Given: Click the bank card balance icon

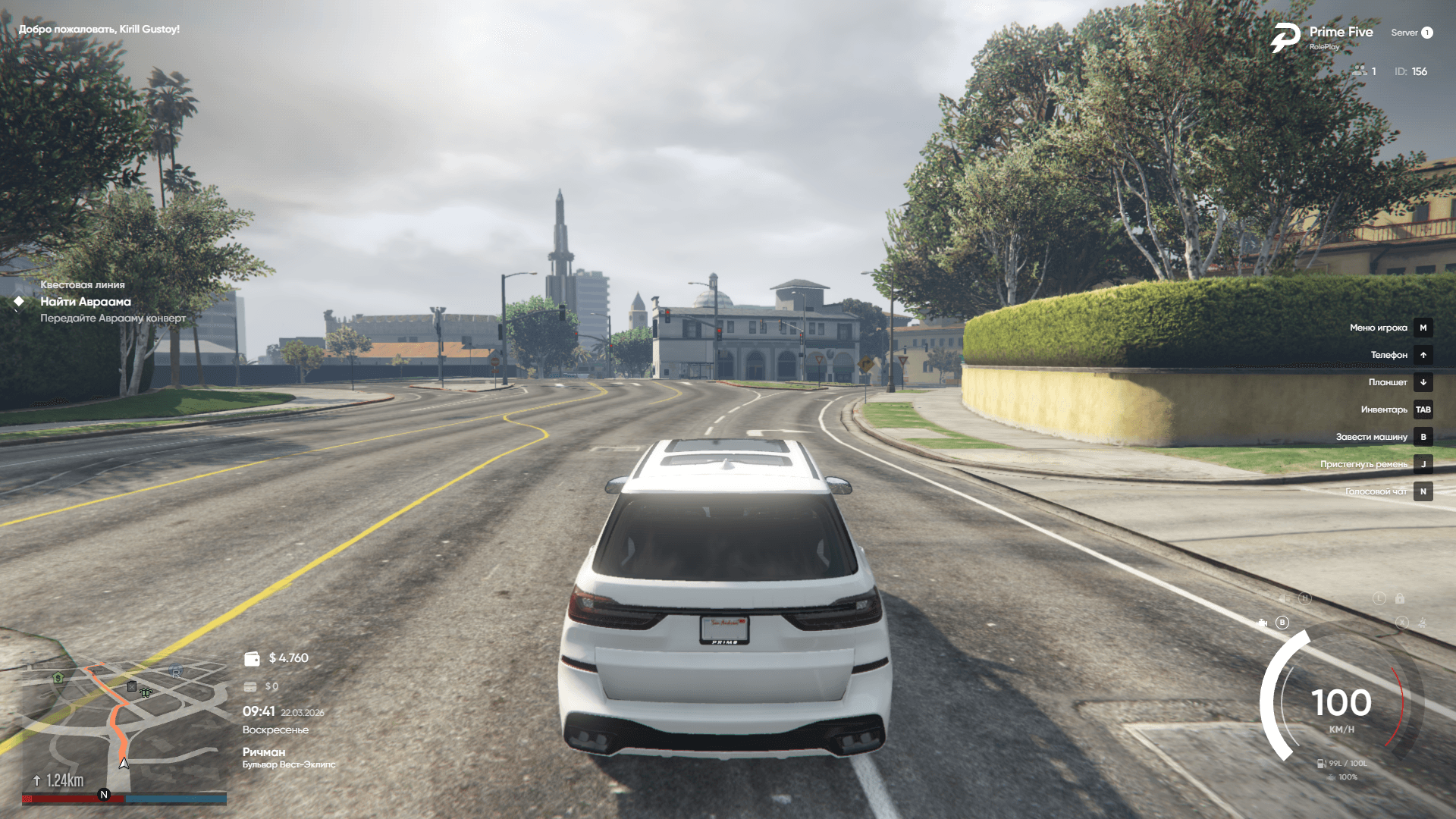Looking at the screenshot, I should (250, 686).
